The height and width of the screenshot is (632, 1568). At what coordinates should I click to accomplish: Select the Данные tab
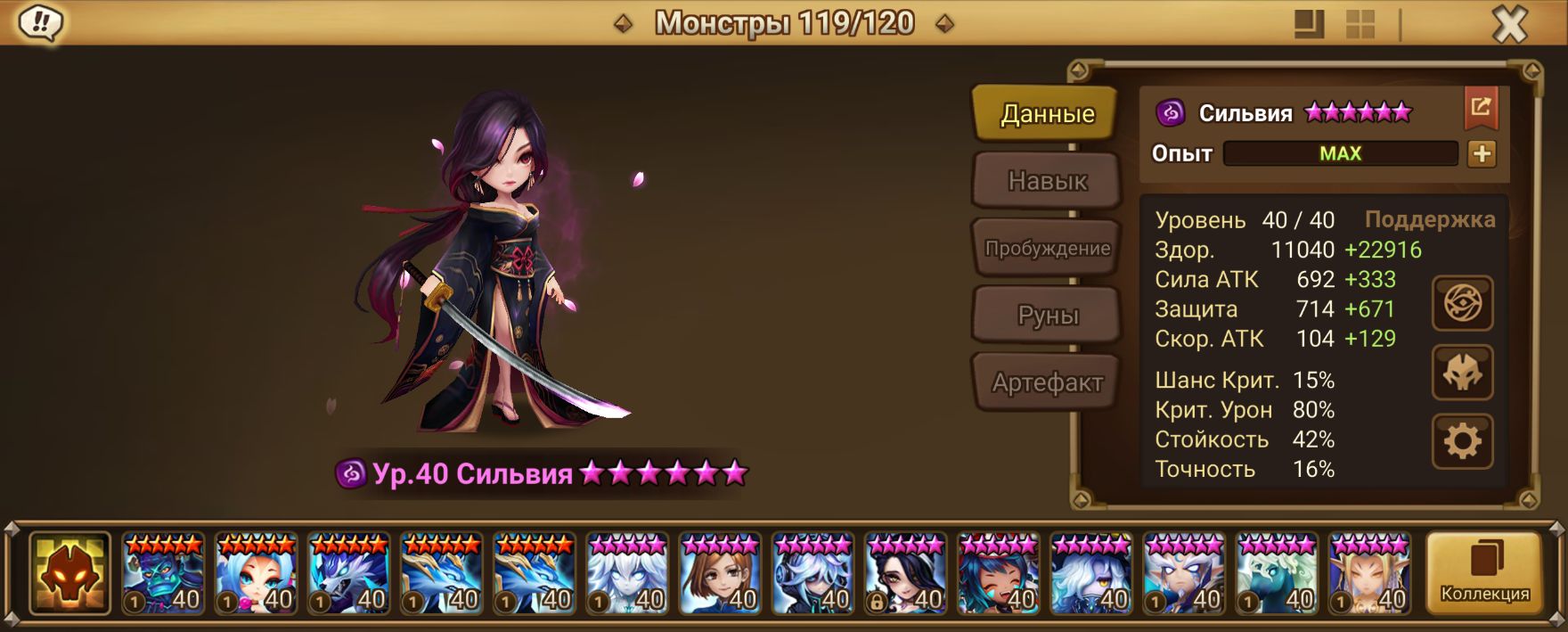pyautogui.click(x=1047, y=113)
